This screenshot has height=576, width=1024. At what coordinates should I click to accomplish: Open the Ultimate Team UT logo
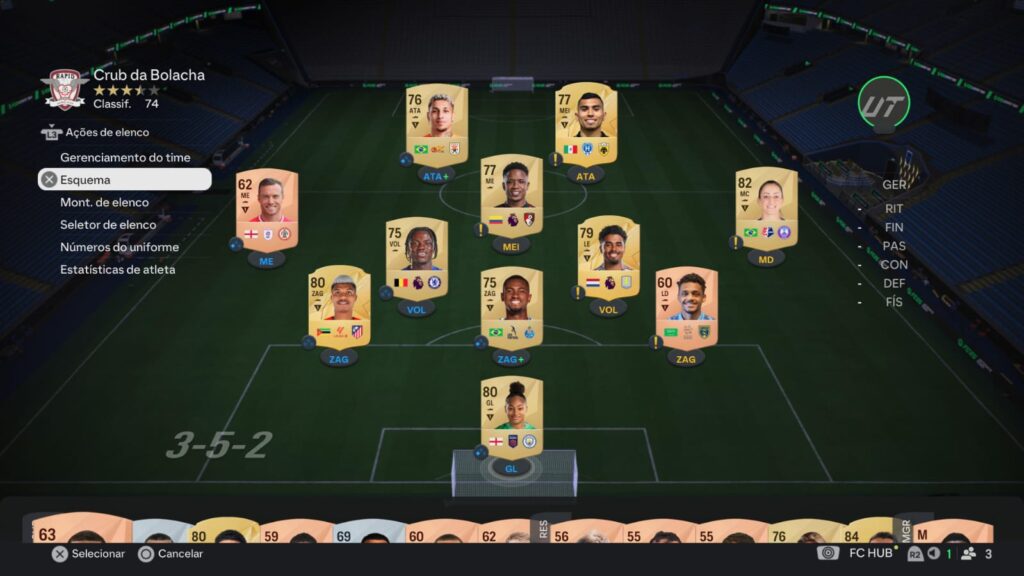[883, 103]
